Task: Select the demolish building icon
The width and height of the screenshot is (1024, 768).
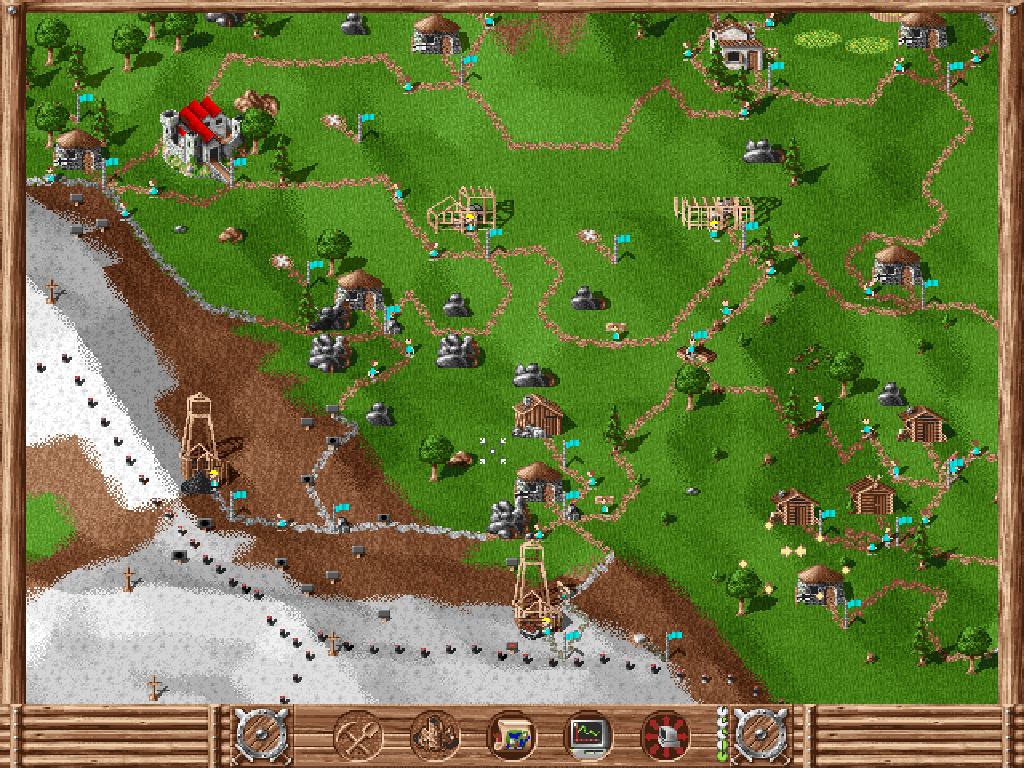Action: pos(435,736)
